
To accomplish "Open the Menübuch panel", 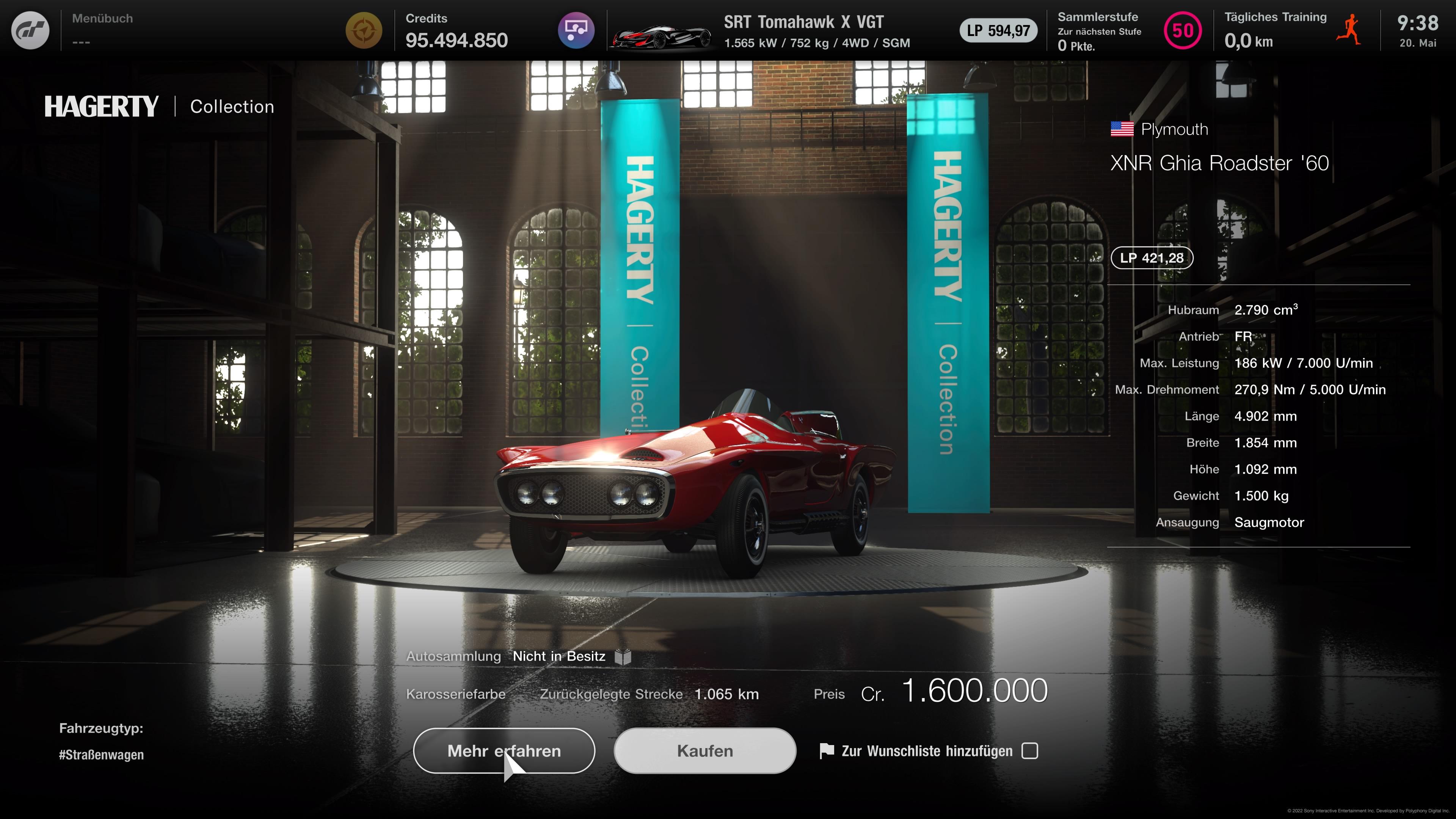I will (x=102, y=30).
